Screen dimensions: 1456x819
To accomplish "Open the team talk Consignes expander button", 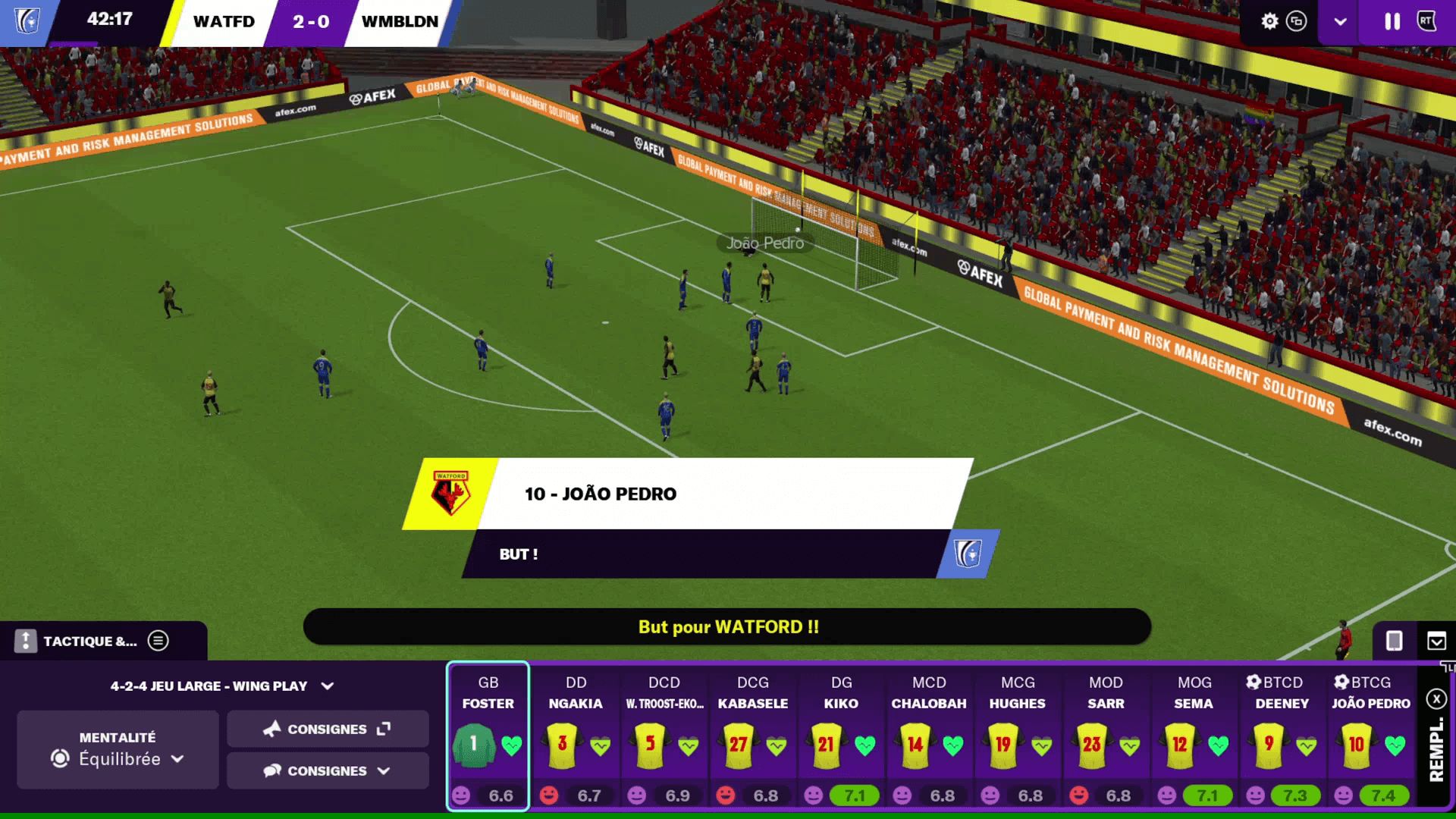I will 383,729.
